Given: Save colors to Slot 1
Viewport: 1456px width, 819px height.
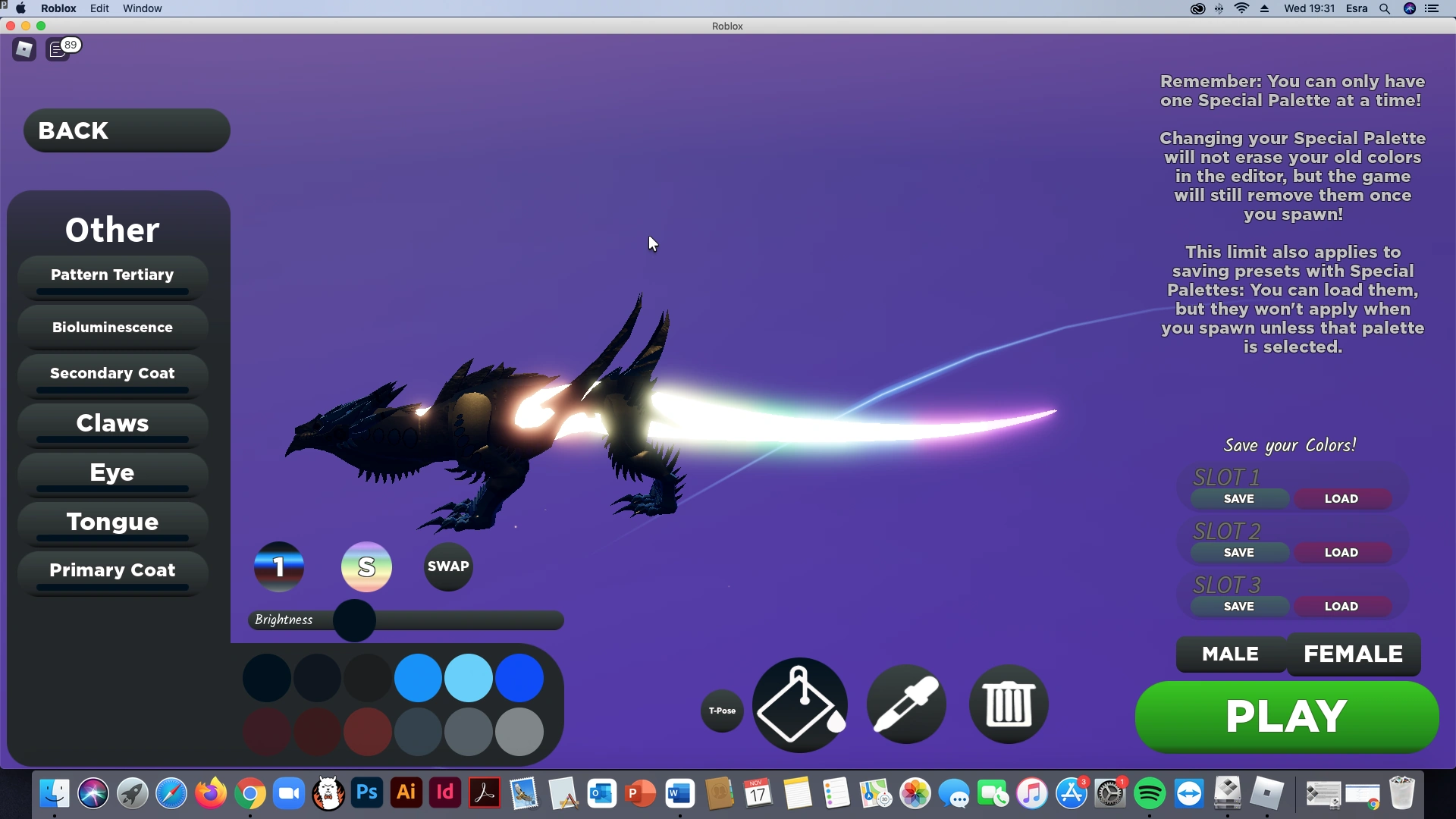Looking at the screenshot, I should [x=1238, y=498].
